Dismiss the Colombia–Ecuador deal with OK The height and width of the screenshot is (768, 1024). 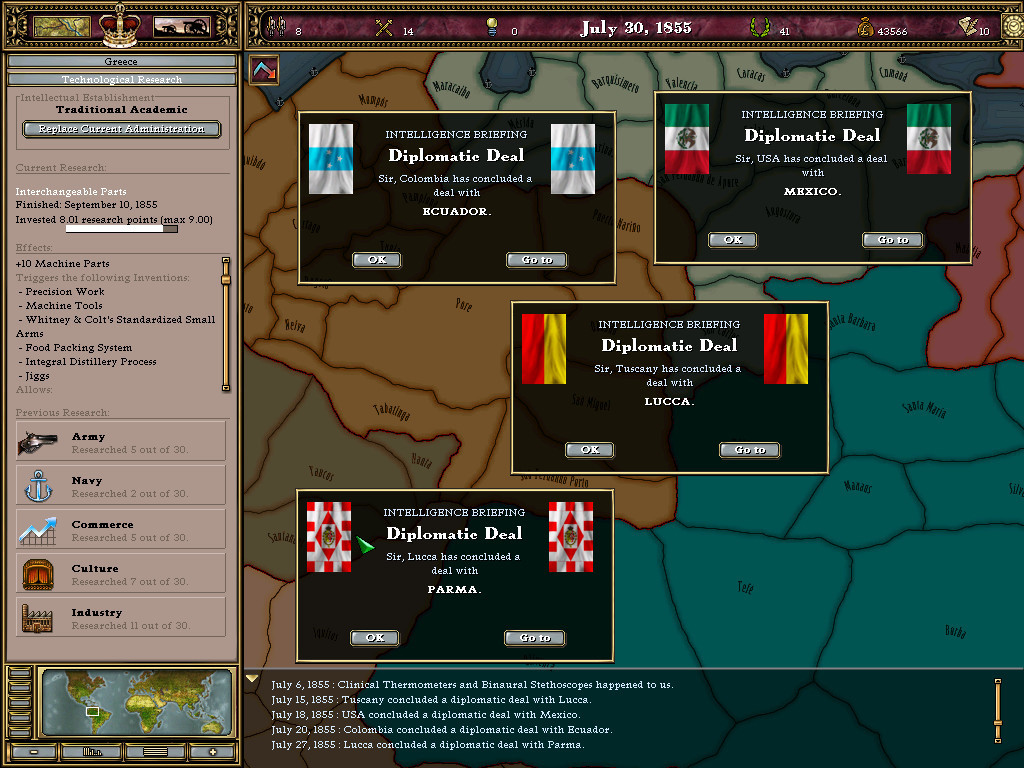tap(376, 260)
